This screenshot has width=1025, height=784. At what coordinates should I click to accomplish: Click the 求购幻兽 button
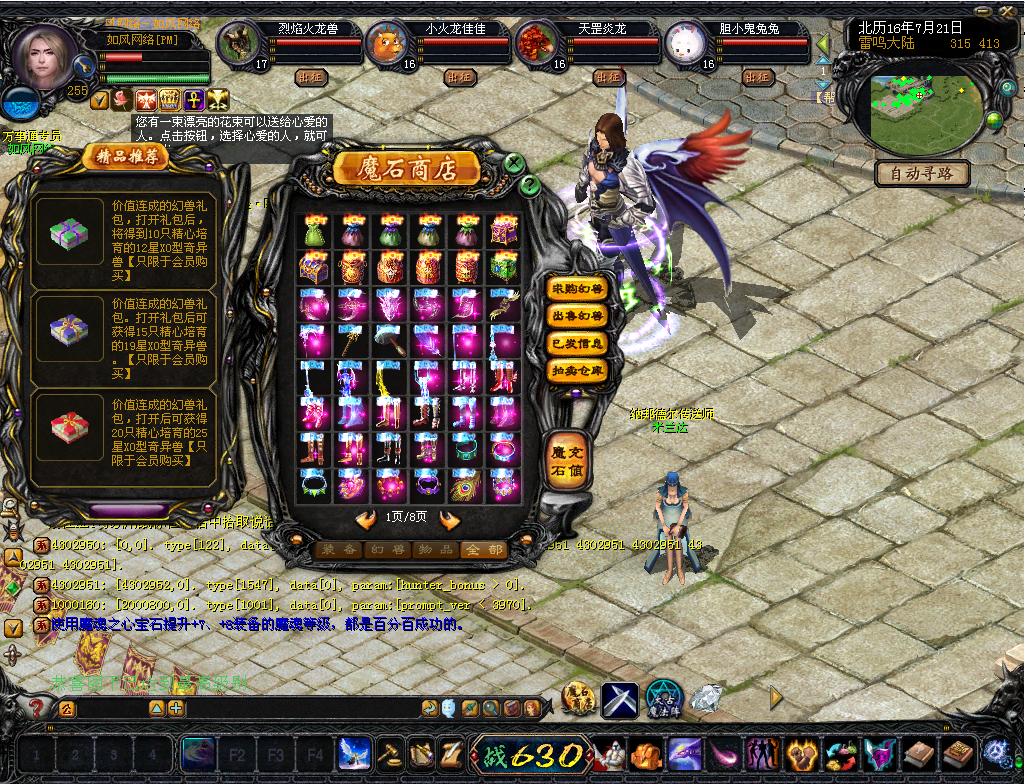tap(578, 289)
